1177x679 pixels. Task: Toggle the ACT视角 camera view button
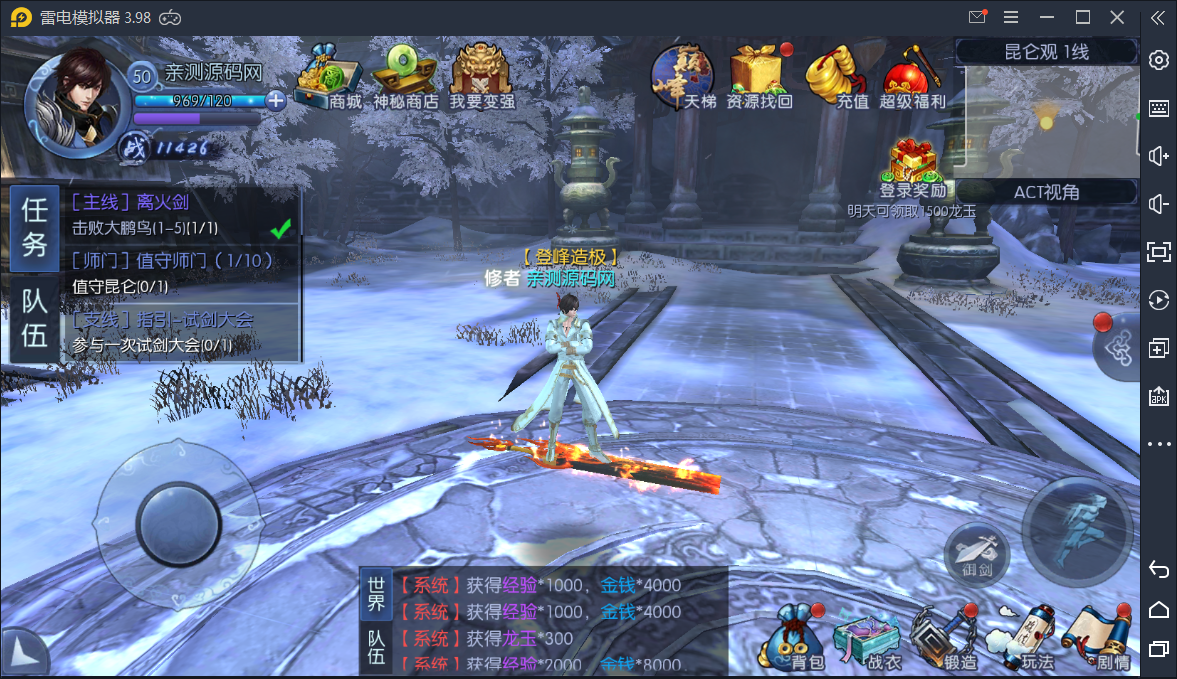[x=1046, y=192]
